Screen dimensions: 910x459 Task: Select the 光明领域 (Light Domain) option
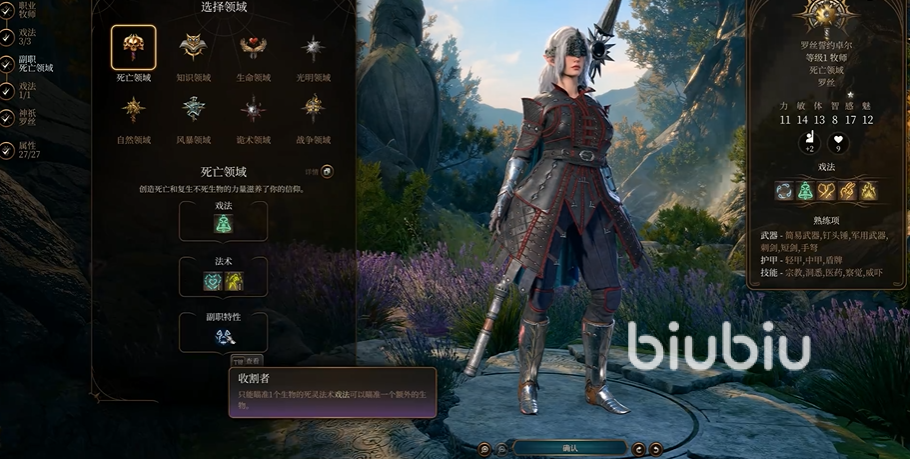[x=315, y=47]
